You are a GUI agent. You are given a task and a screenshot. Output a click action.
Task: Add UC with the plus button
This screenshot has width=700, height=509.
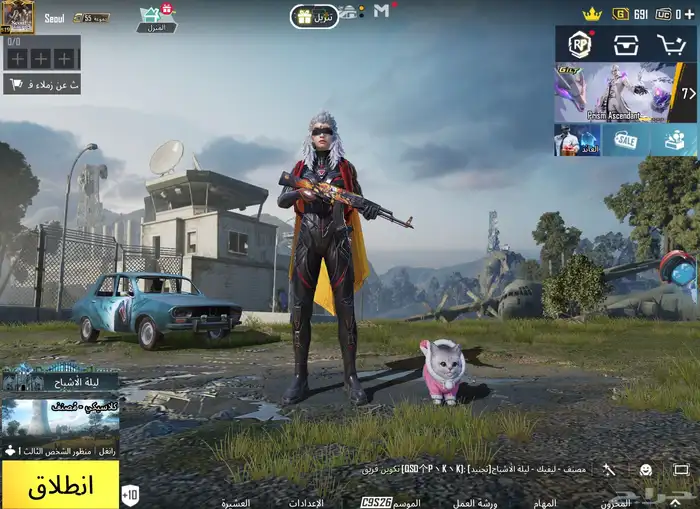[691, 14]
